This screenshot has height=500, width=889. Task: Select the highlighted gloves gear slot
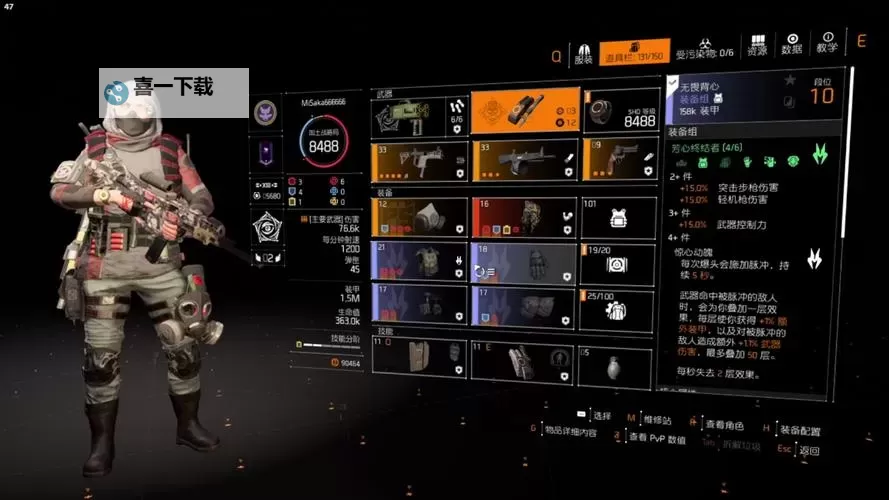pyautogui.click(x=523, y=261)
